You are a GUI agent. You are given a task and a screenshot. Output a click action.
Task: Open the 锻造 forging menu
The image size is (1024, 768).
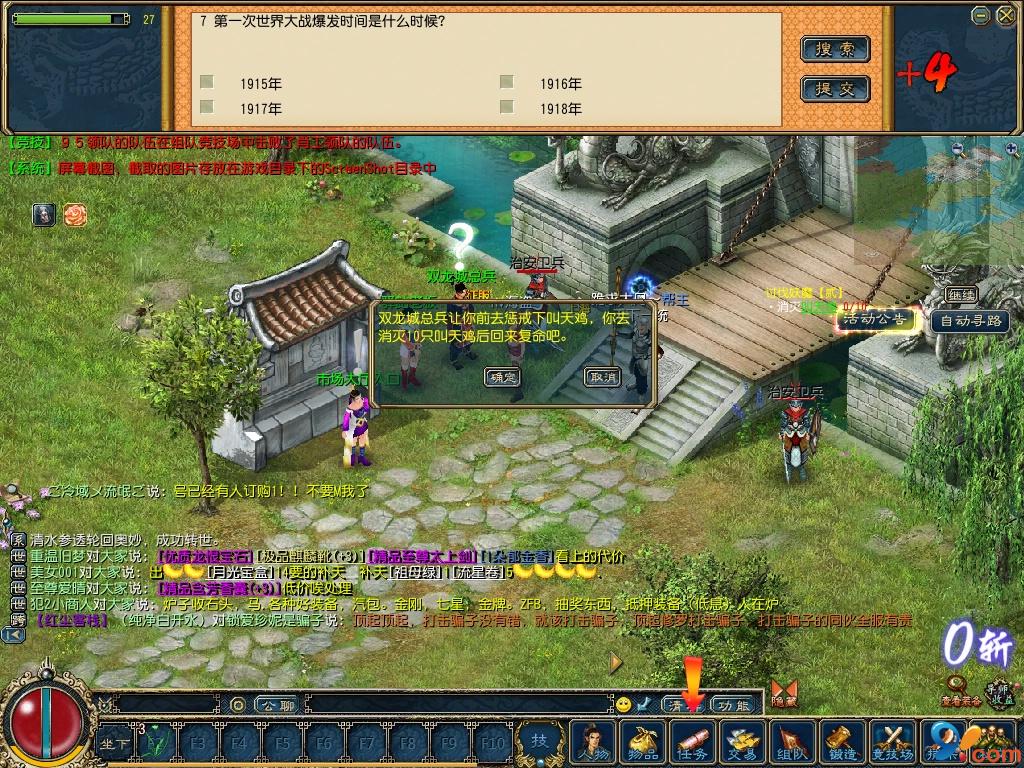842,743
